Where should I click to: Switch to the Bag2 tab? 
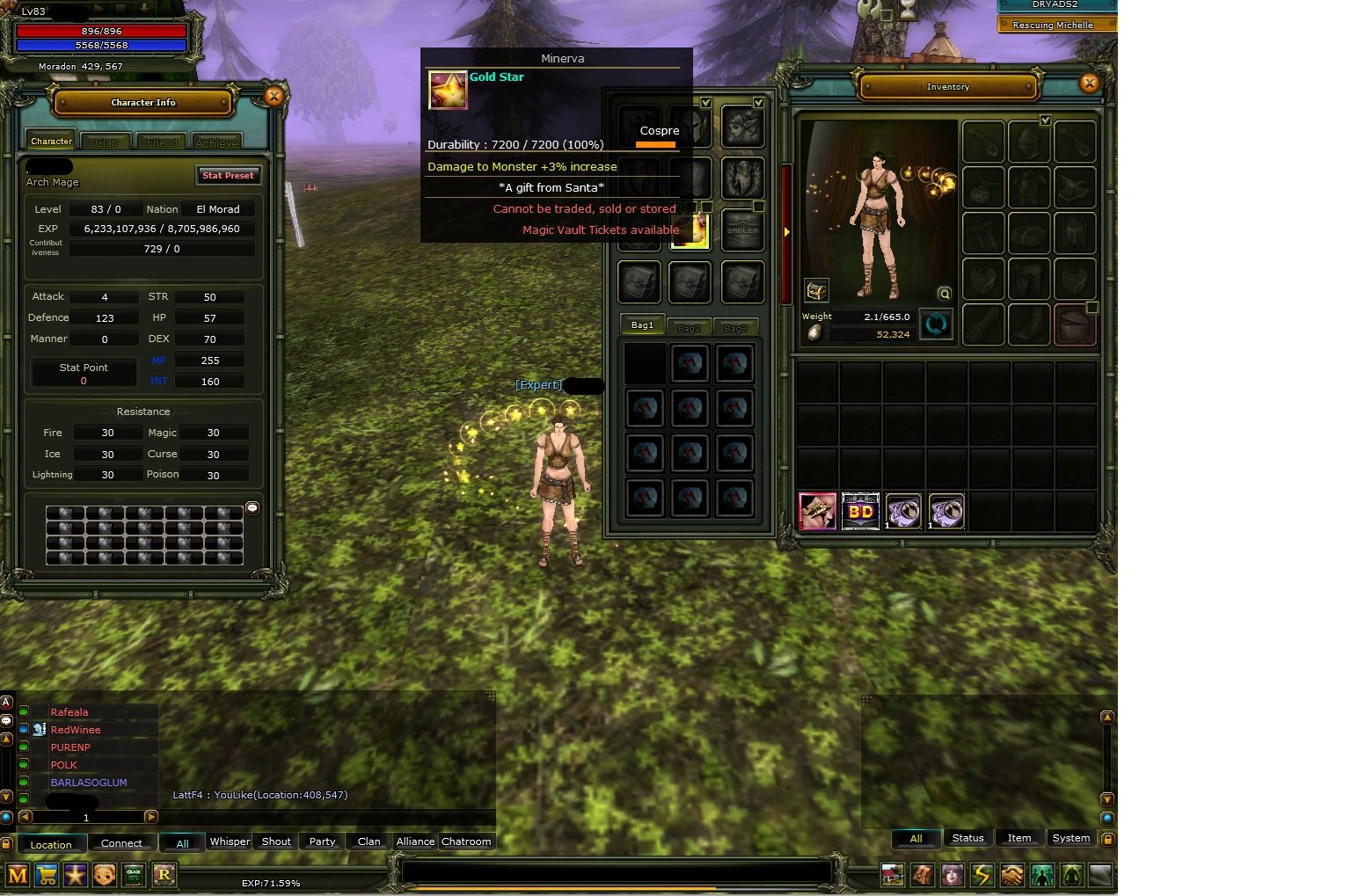click(690, 326)
